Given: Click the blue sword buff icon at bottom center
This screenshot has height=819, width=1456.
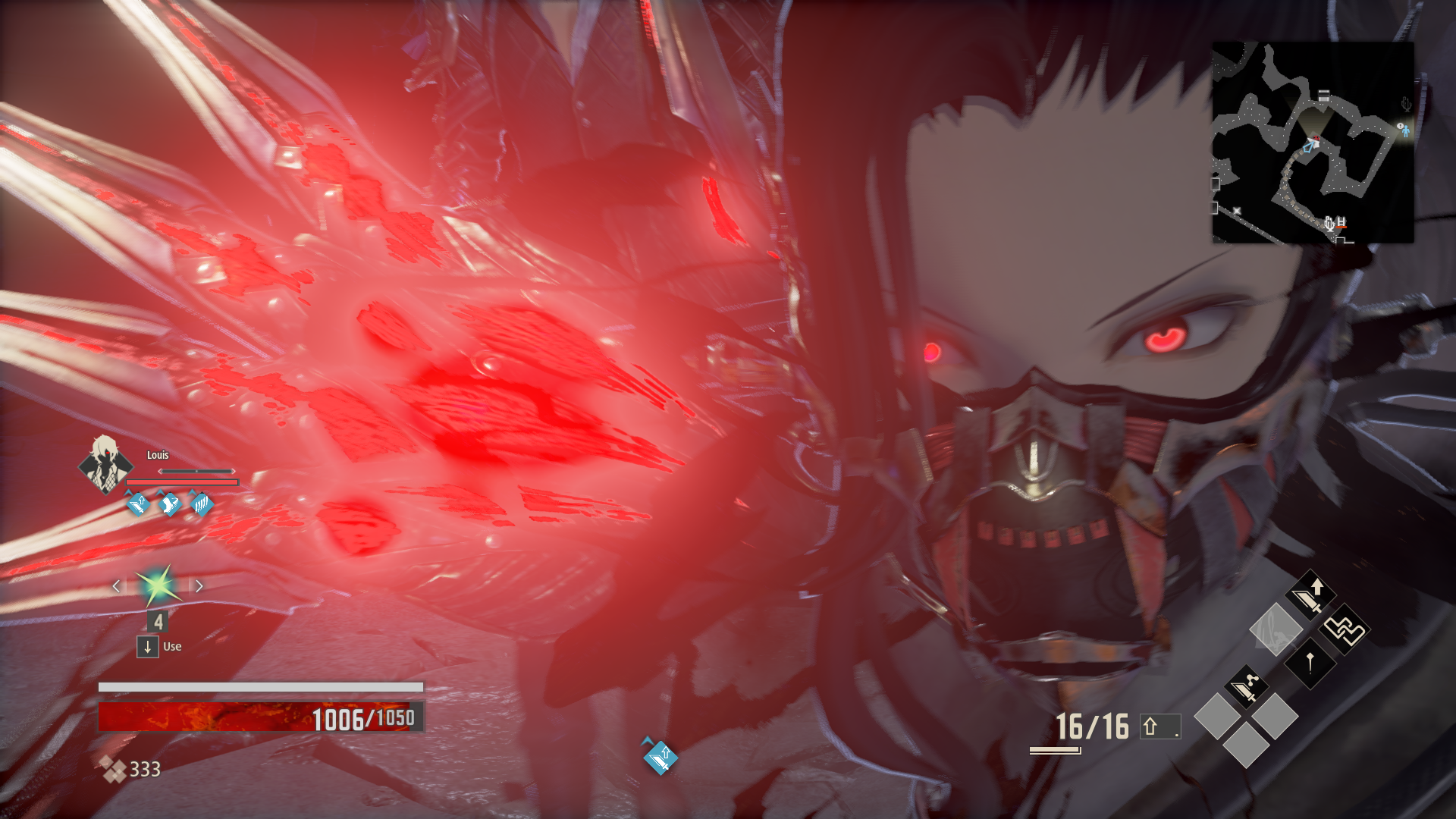Looking at the screenshot, I should (x=659, y=758).
